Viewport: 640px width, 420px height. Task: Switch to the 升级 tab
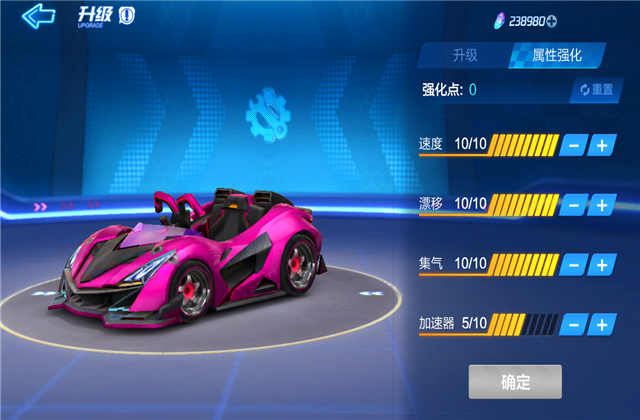(x=464, y=55)
